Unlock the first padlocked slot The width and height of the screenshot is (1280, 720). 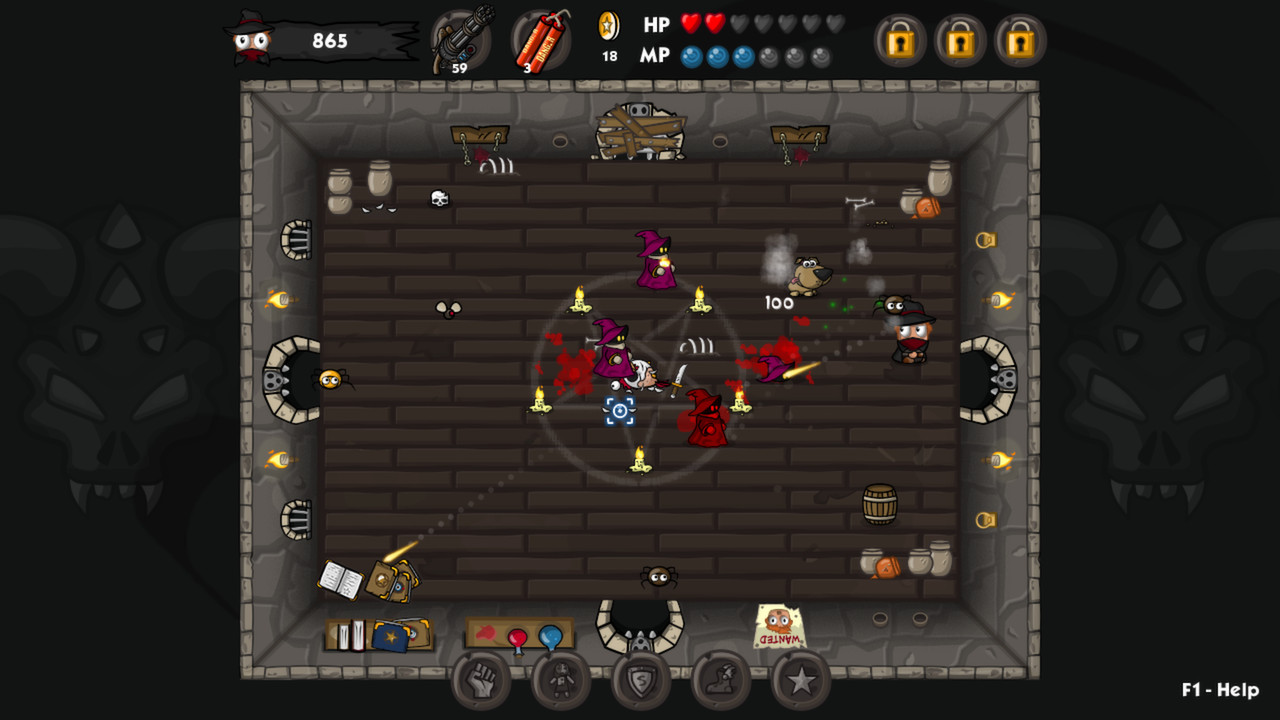(x=898, y=42)
